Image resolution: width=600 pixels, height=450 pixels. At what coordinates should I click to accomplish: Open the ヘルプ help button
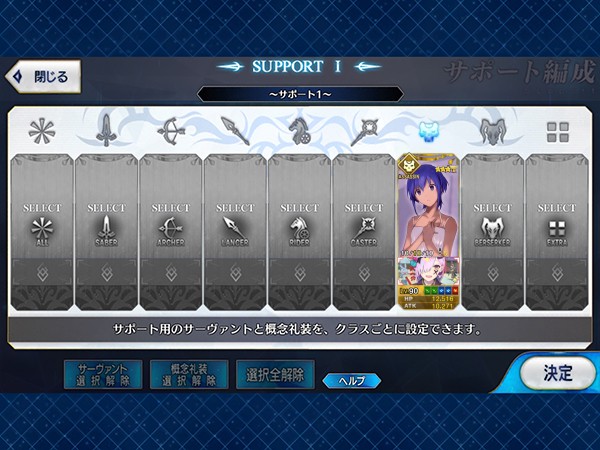[x=350, y=380]
